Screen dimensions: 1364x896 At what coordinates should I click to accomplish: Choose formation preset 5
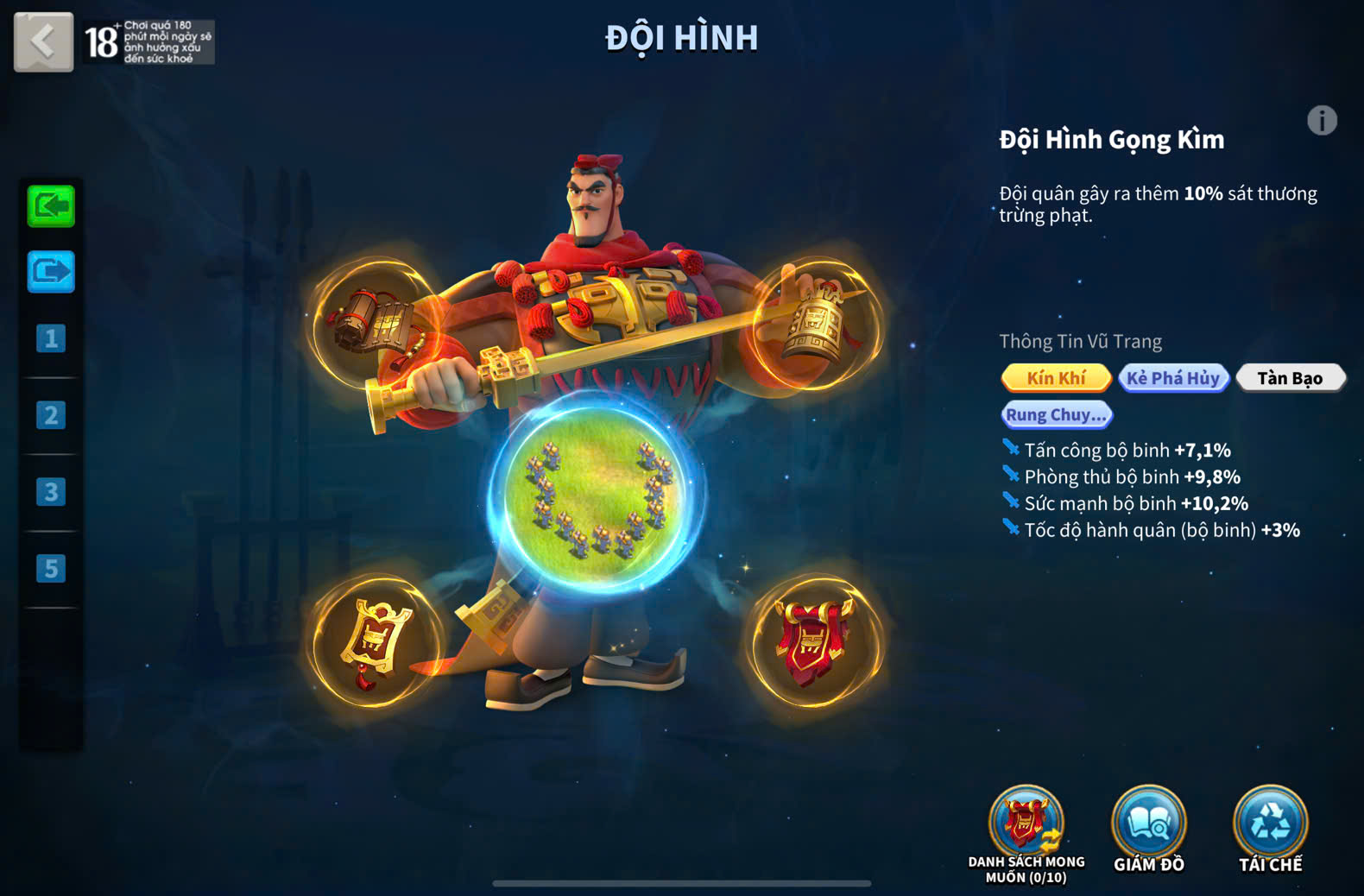[x=51, y=569]
